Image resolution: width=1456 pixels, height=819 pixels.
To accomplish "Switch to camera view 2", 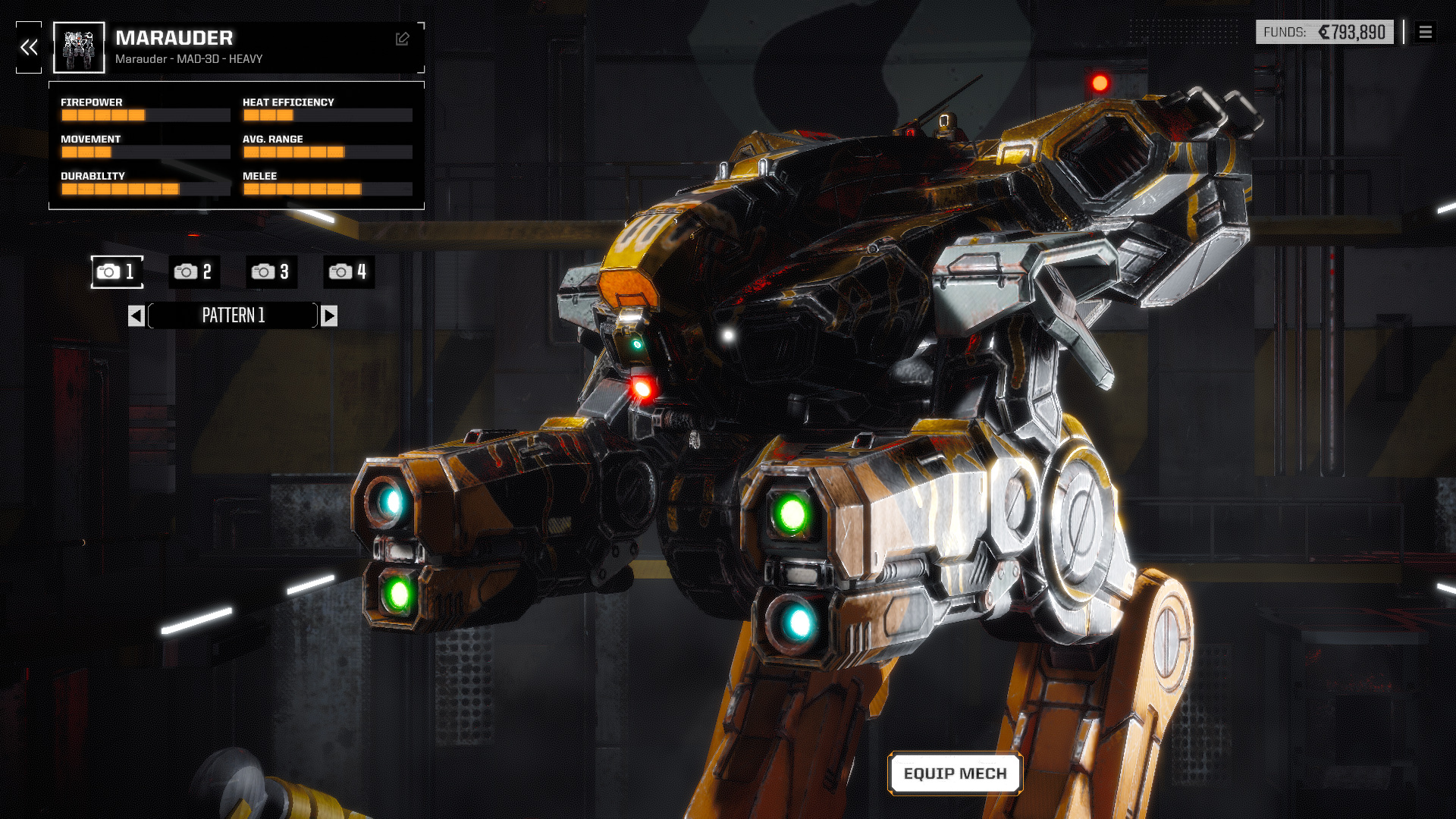I will 194,271.
